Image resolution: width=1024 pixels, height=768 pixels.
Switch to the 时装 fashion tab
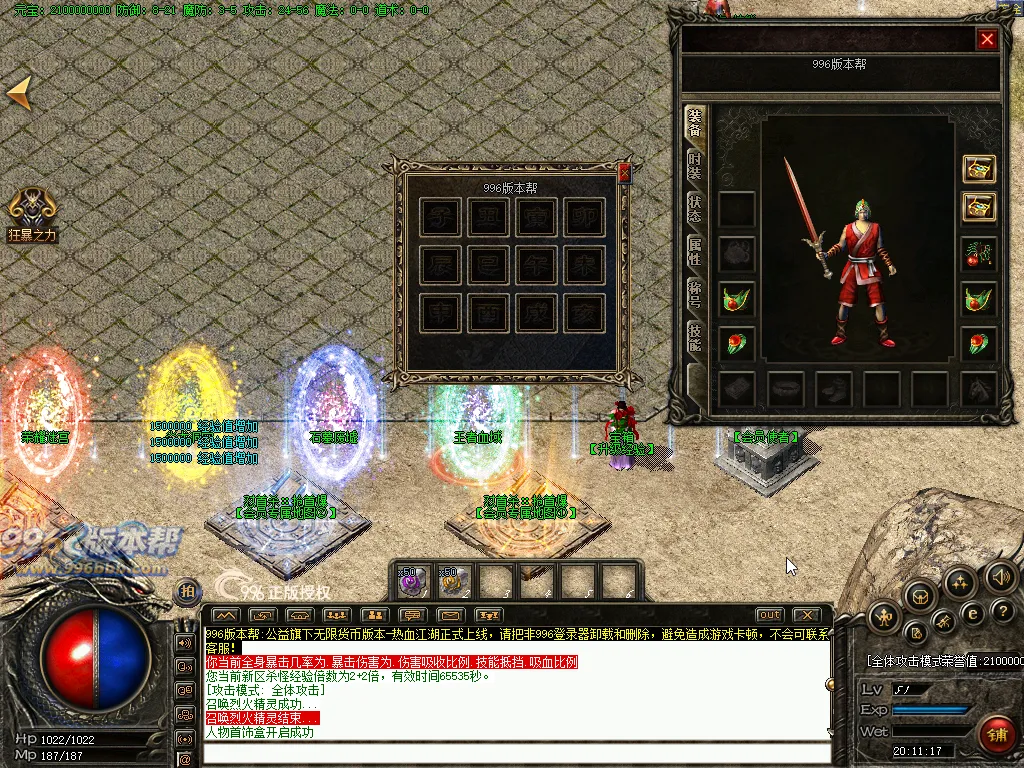click(x=694, y=166)
